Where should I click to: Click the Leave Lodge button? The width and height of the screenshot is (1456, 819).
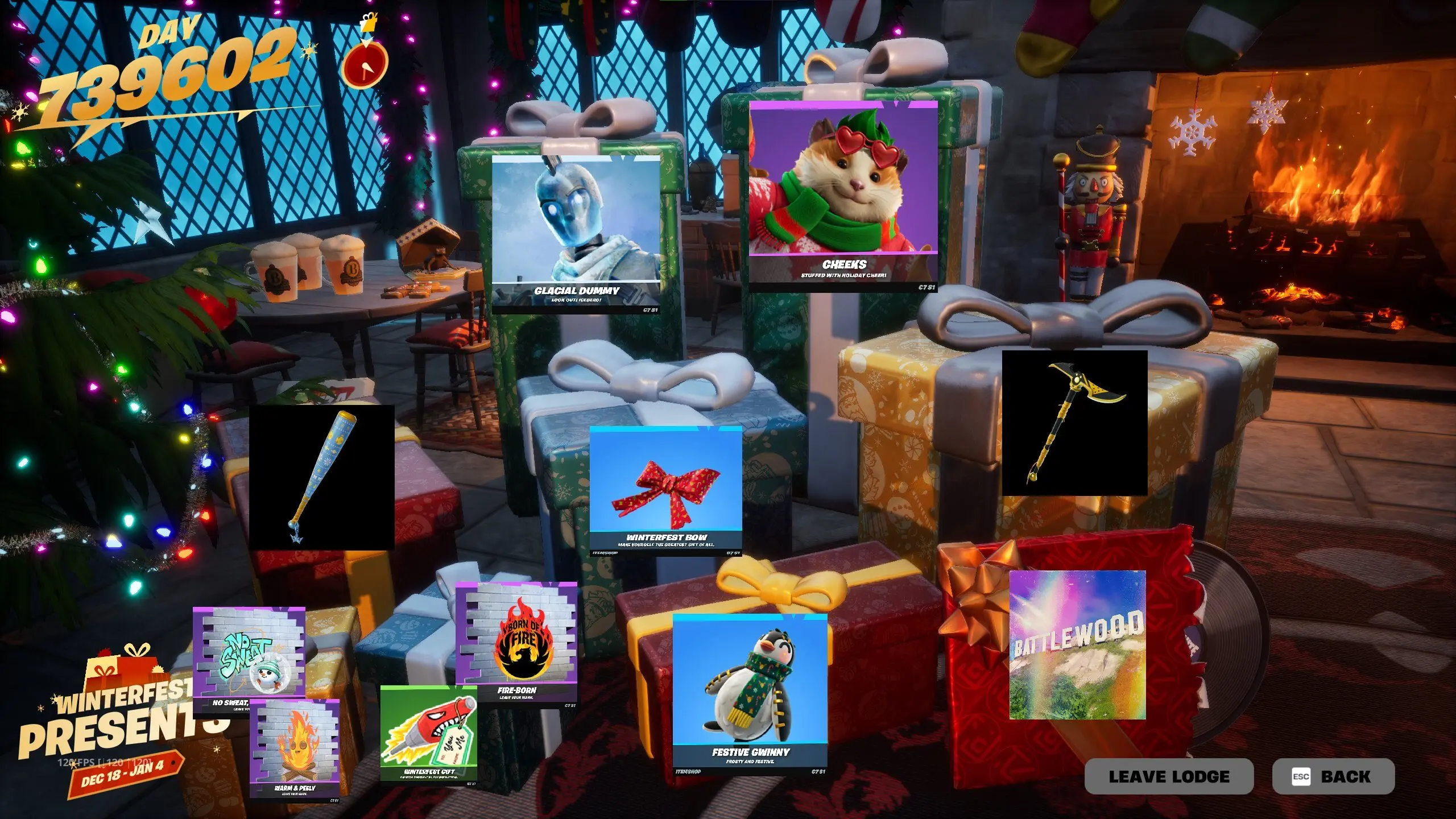click(x=1168, y=776)
